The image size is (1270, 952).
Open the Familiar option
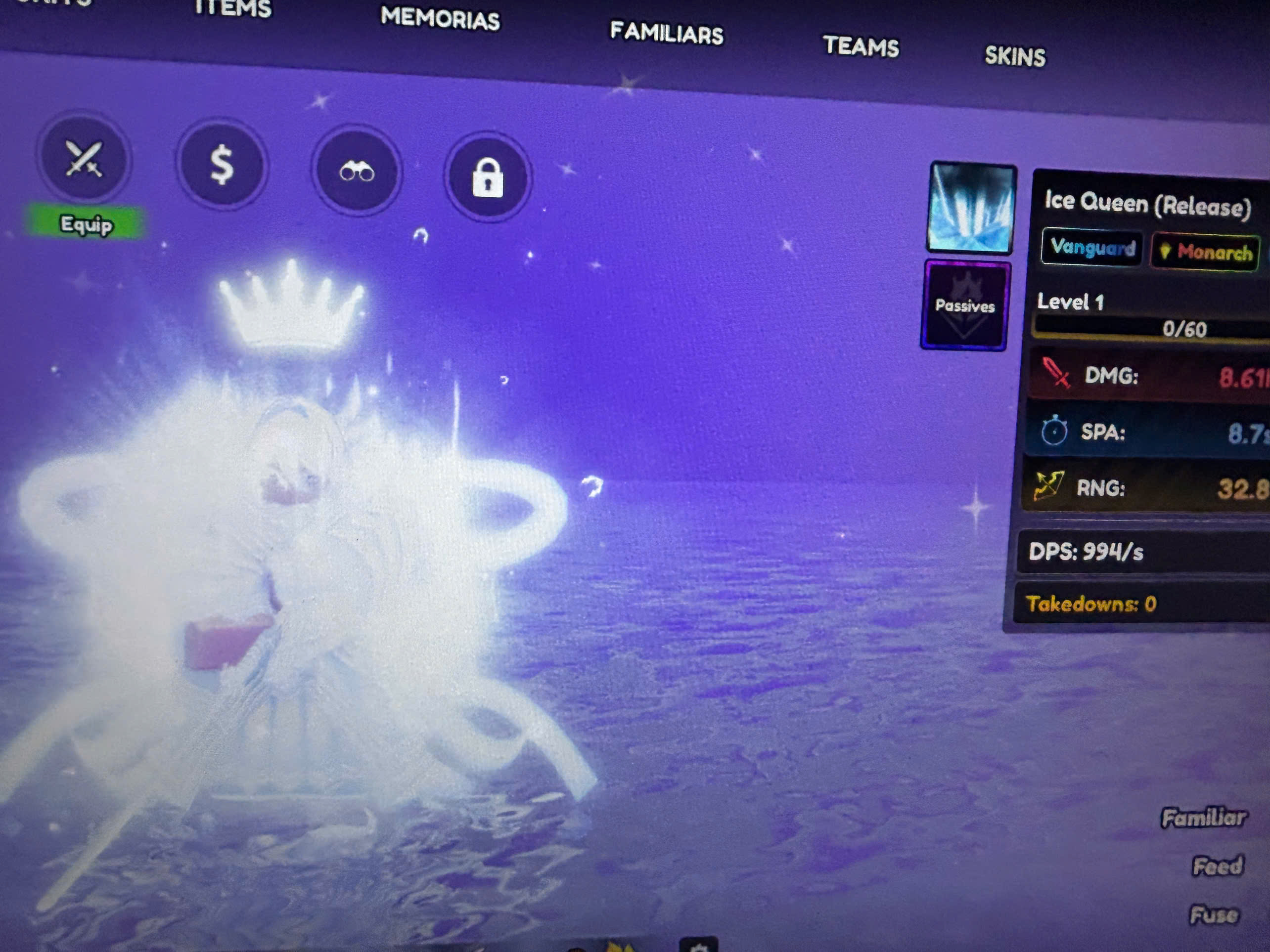(x=1203, y=818)
